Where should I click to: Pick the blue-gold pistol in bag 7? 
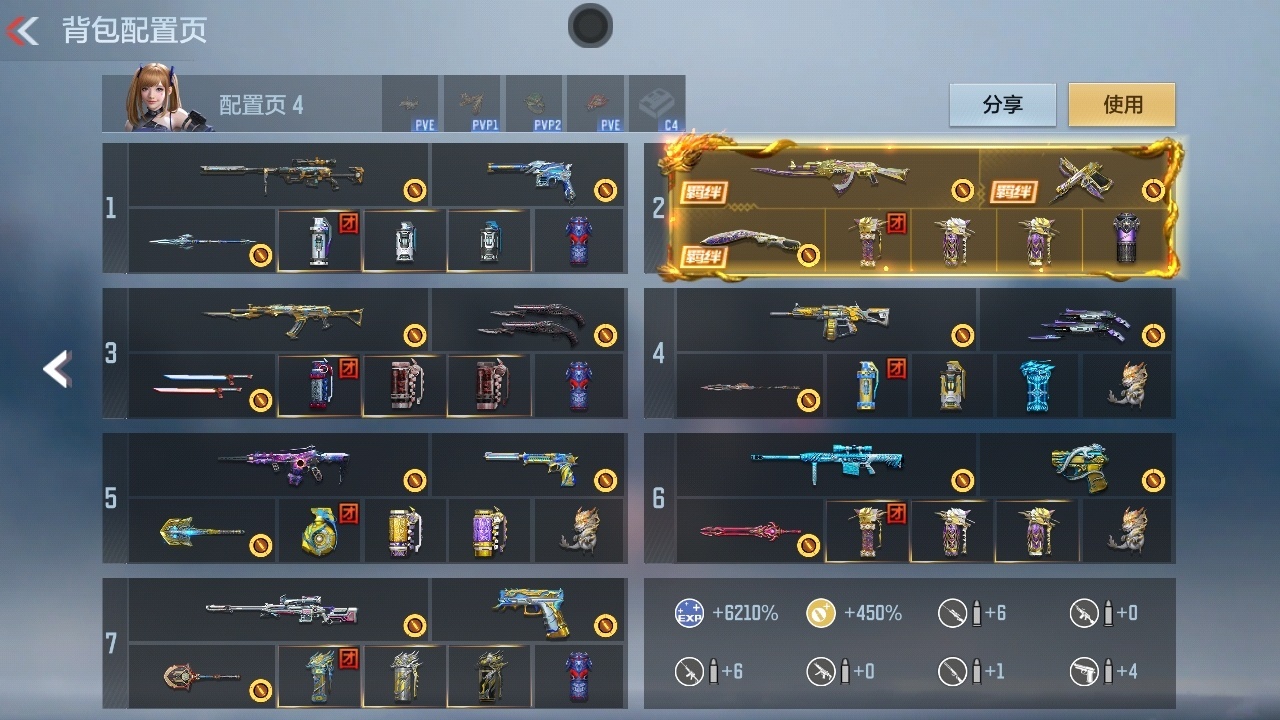click(x=529, y=608)
